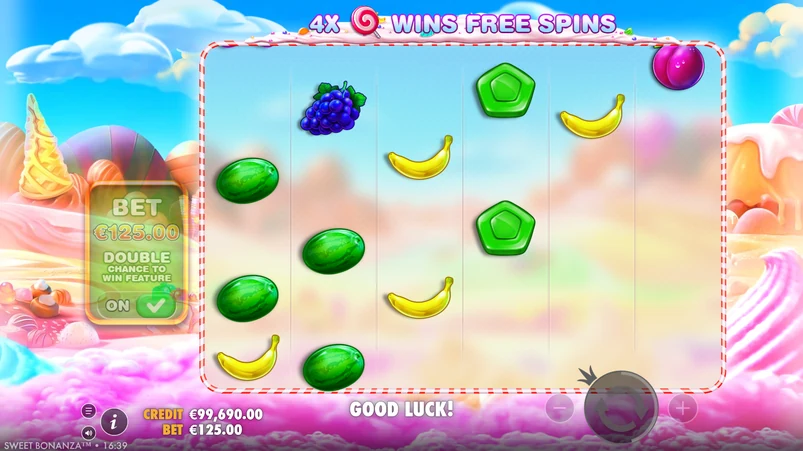Click the spin button
803x451 pixels.
[621, 407]
